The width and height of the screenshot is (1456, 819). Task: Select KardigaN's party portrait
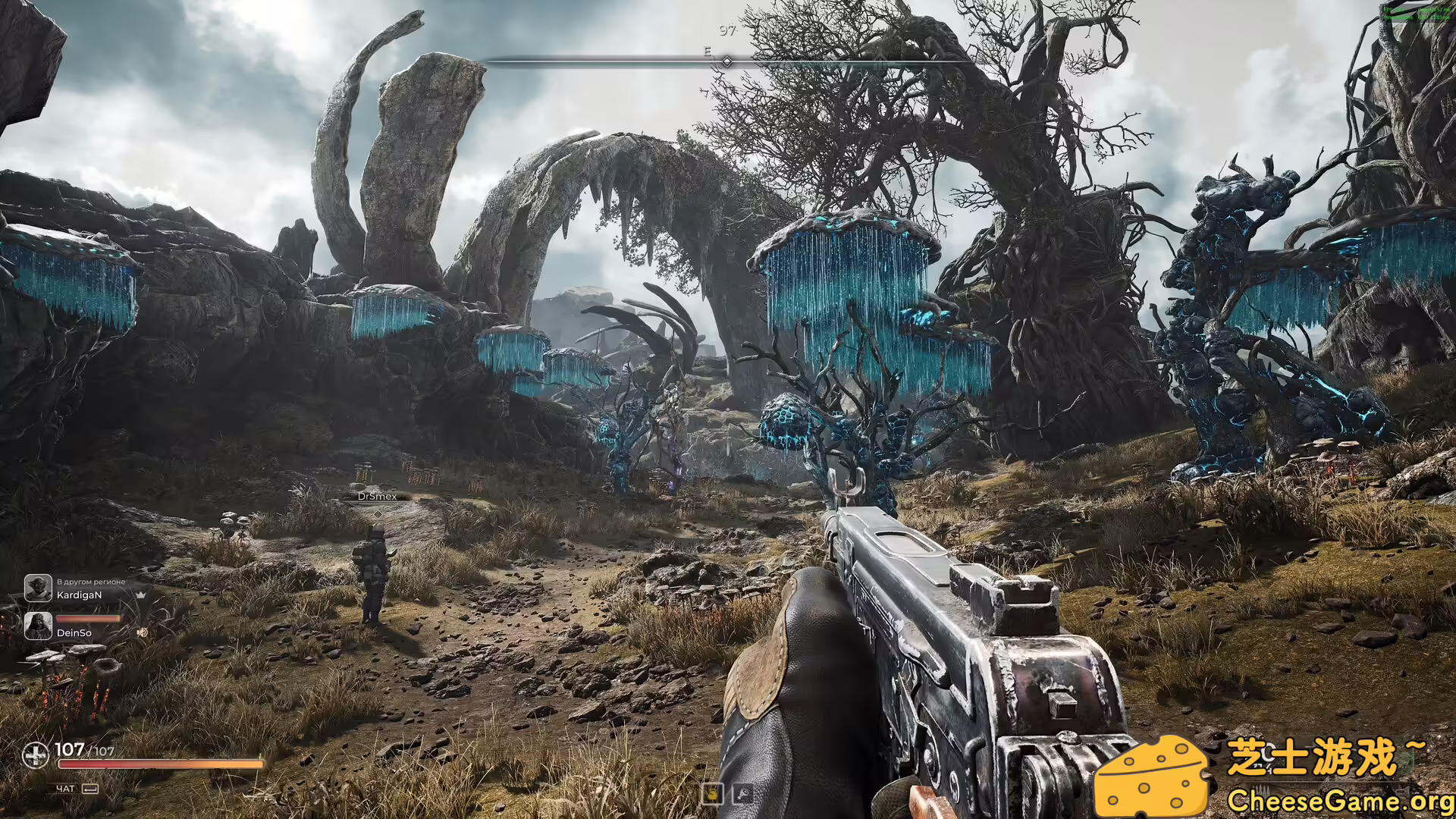pyautogui.click(x=38, y=588)
